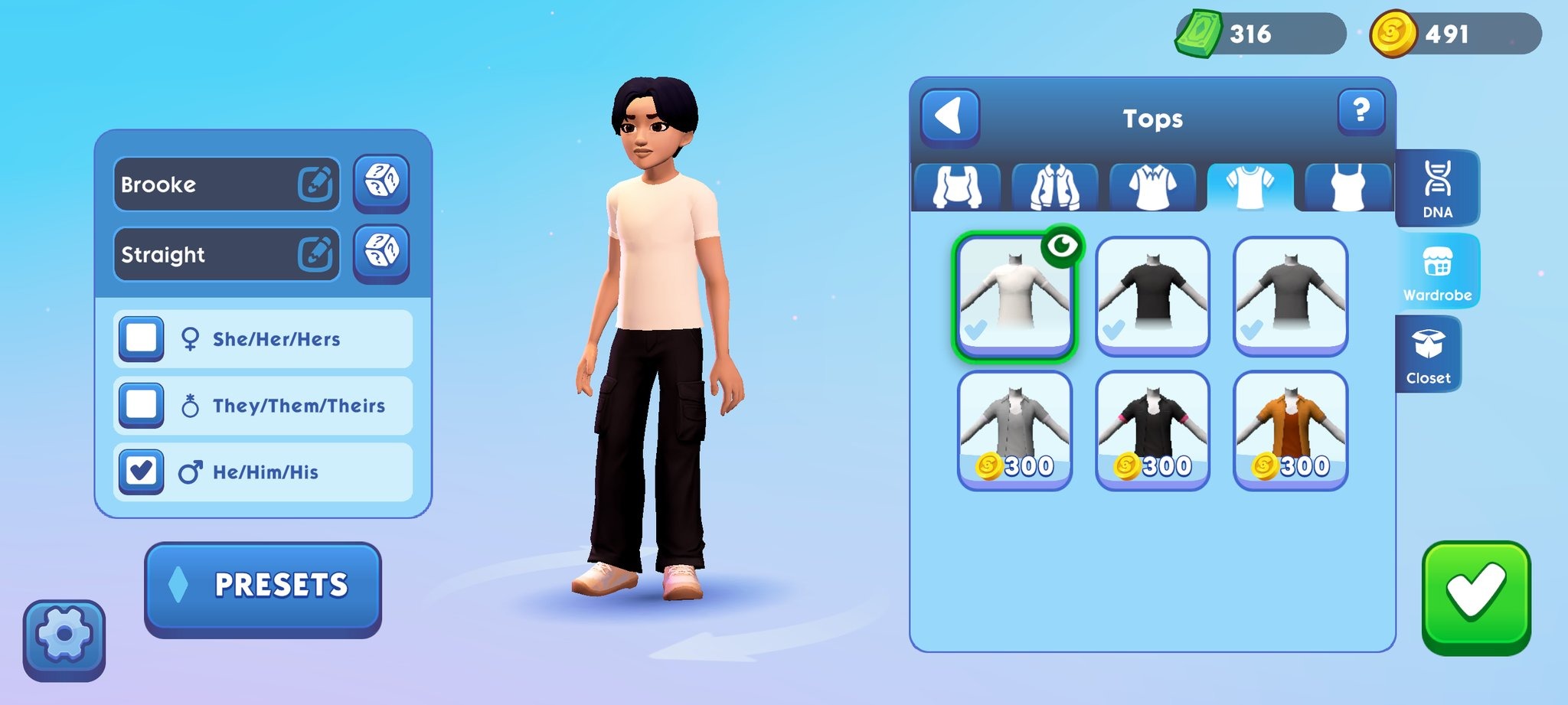Switch to the jacket tops category

point(1054,187)
